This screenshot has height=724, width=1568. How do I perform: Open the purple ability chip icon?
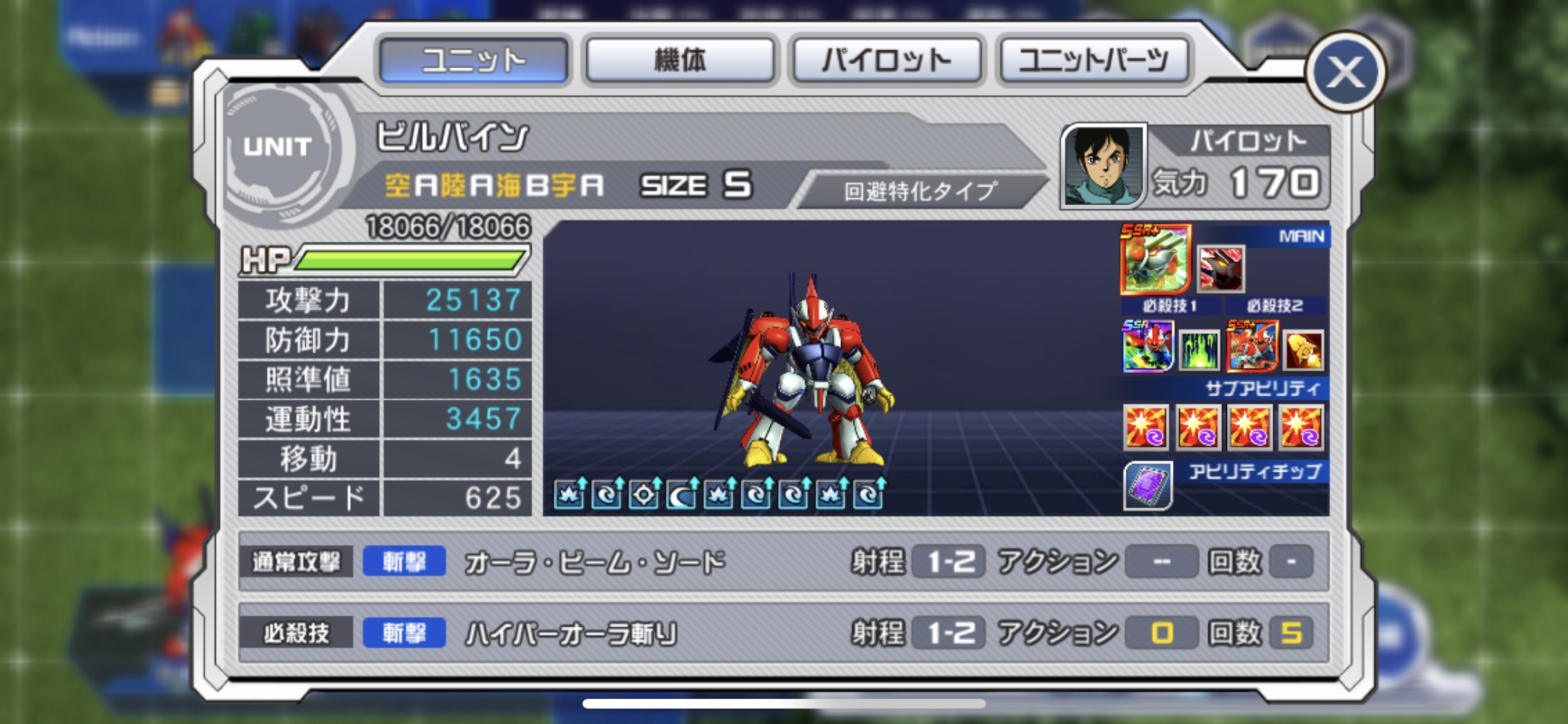click(1148, 486)
